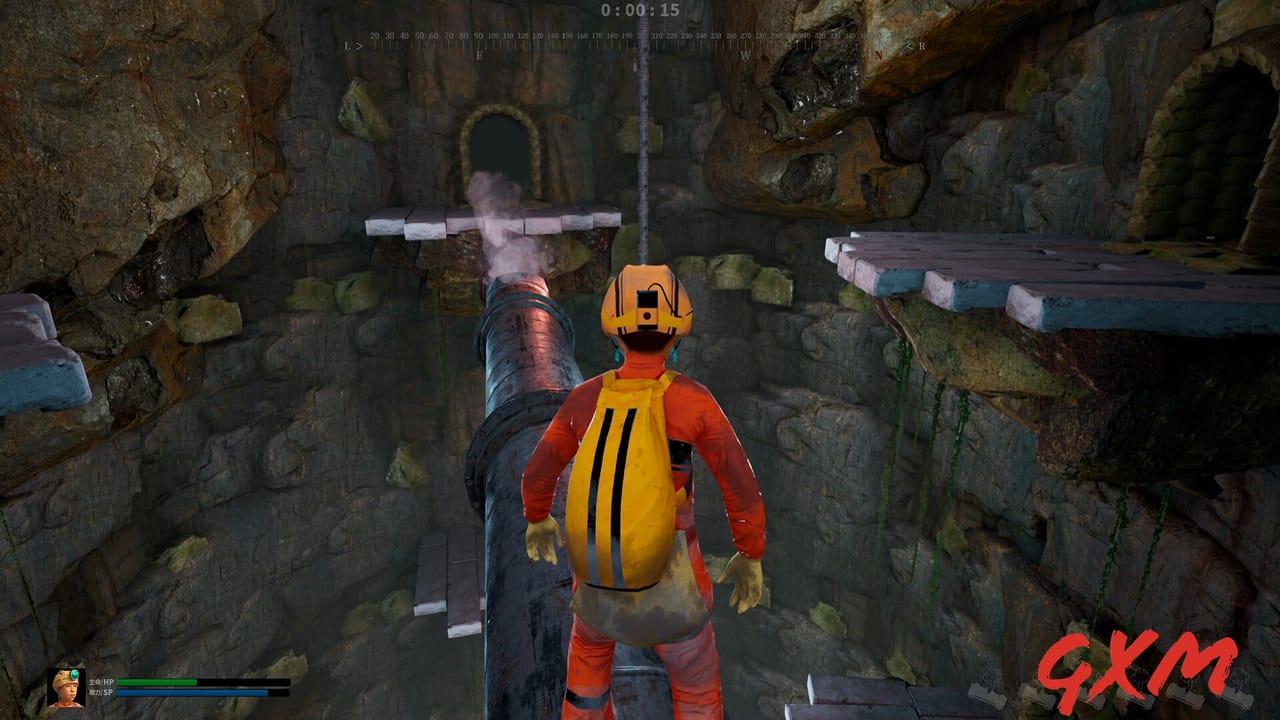Select the L marker at the compass left end
Screen dimensions: 1280x720
coord(347,46)
